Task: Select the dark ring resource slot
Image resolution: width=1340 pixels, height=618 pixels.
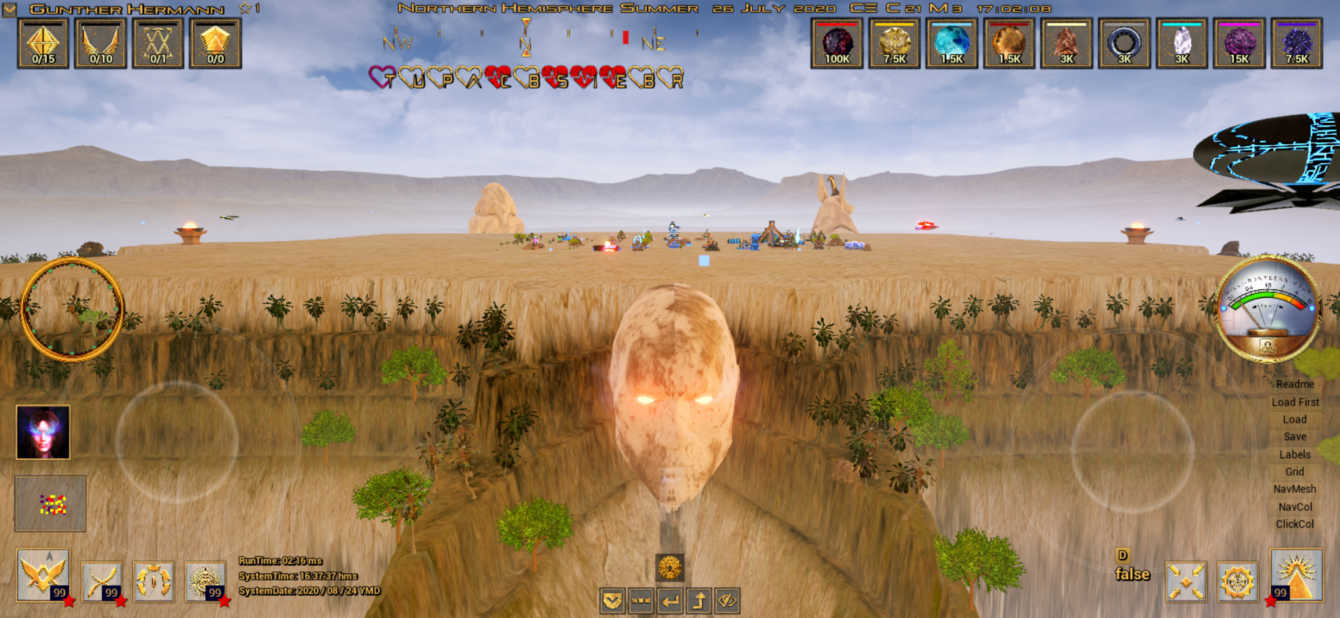Action: (x=1124, y=43)
